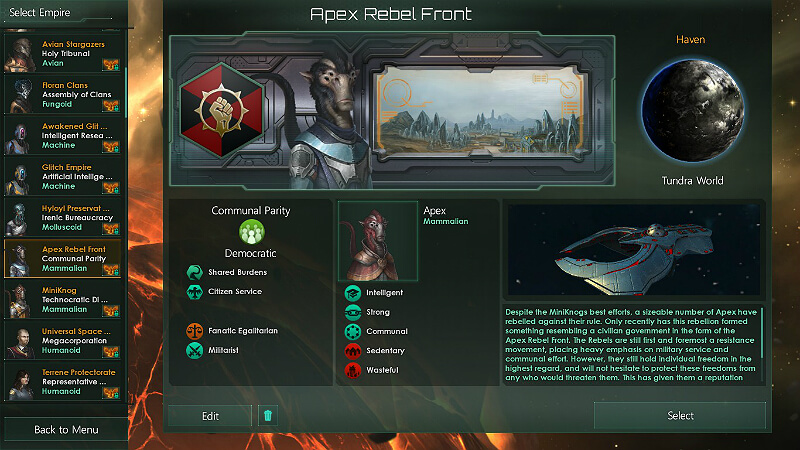Click the Intelligent species trait icon
800x450 pixels.
[x=352, y=293]
